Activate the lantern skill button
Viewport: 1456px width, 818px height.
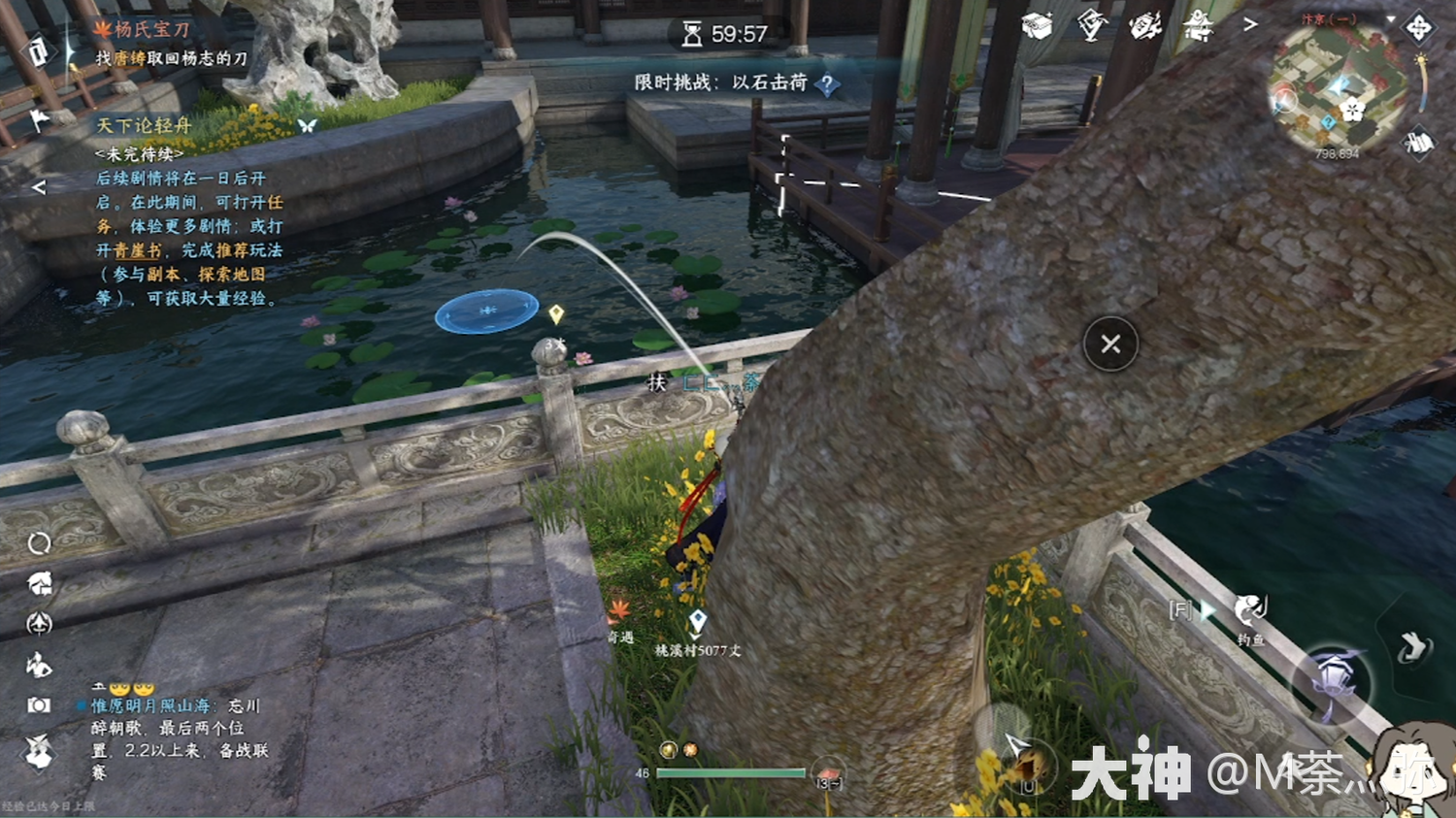coord(1332,685)
